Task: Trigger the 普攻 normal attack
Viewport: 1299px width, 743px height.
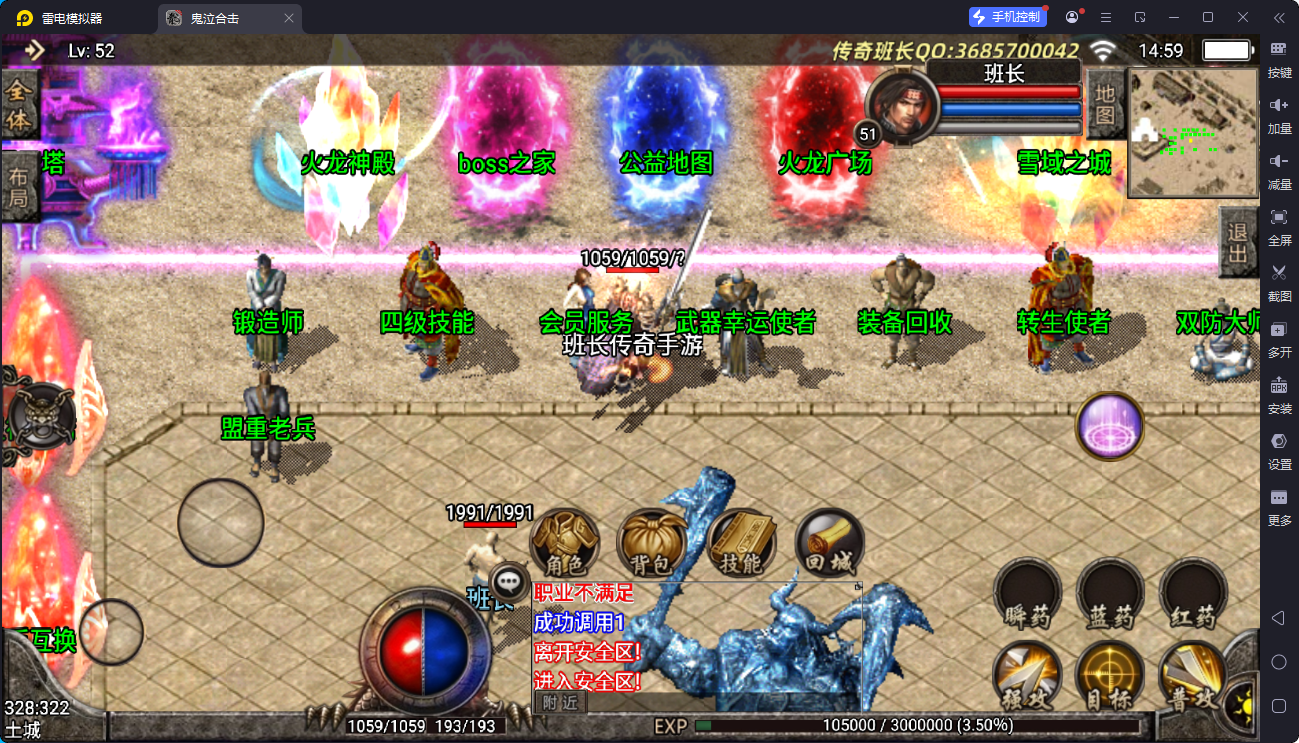Action: [x=1193, y=677]
